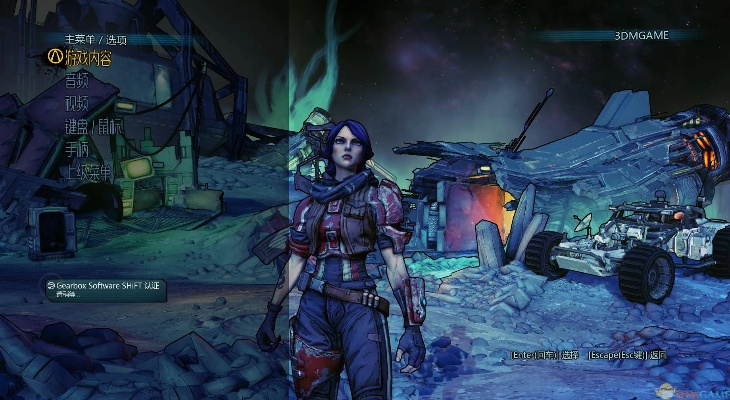Select the 音频 (Audio) settings entry
This screenshot has width=730, height=400.
pos(76,80)
